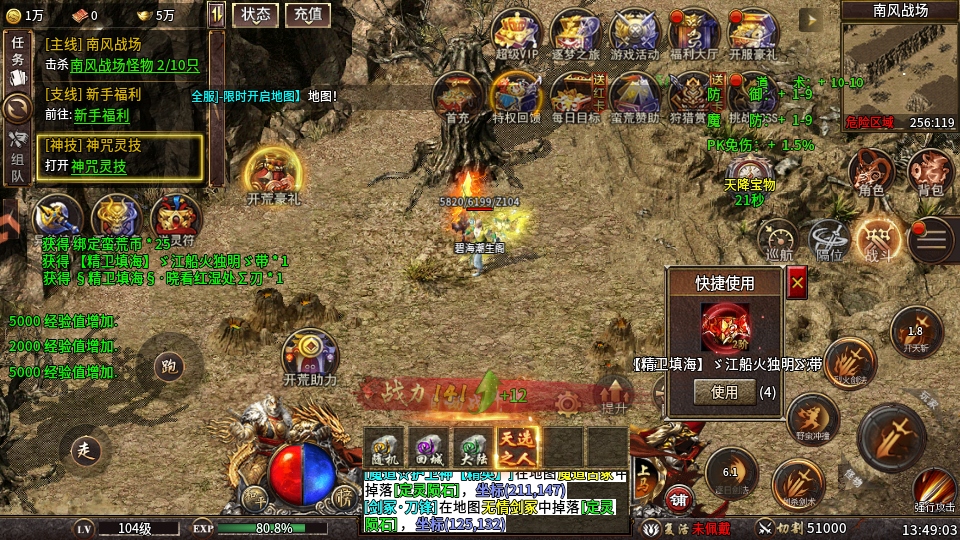This screenshot has height=540, width=960.
Task: Select the 神咒灵技 skill quest entry
Action: click(120, 156)
